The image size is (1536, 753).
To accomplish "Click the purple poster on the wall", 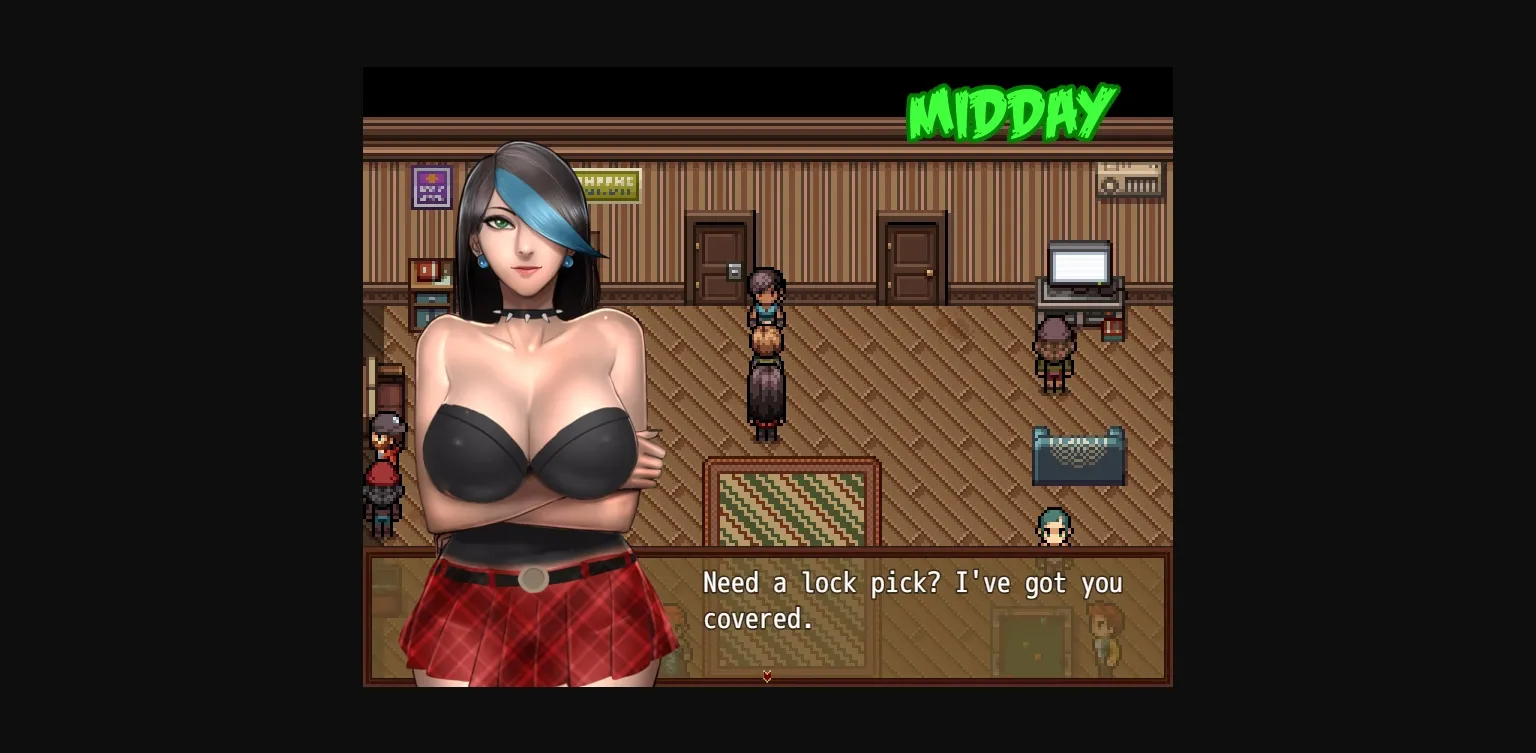I will coord(430,188).
